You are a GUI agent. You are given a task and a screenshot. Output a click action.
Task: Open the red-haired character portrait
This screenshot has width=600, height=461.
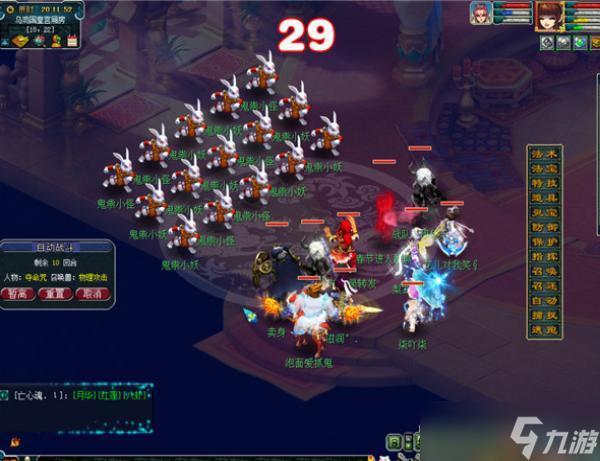pyautogui.click(x=549, y=15)
